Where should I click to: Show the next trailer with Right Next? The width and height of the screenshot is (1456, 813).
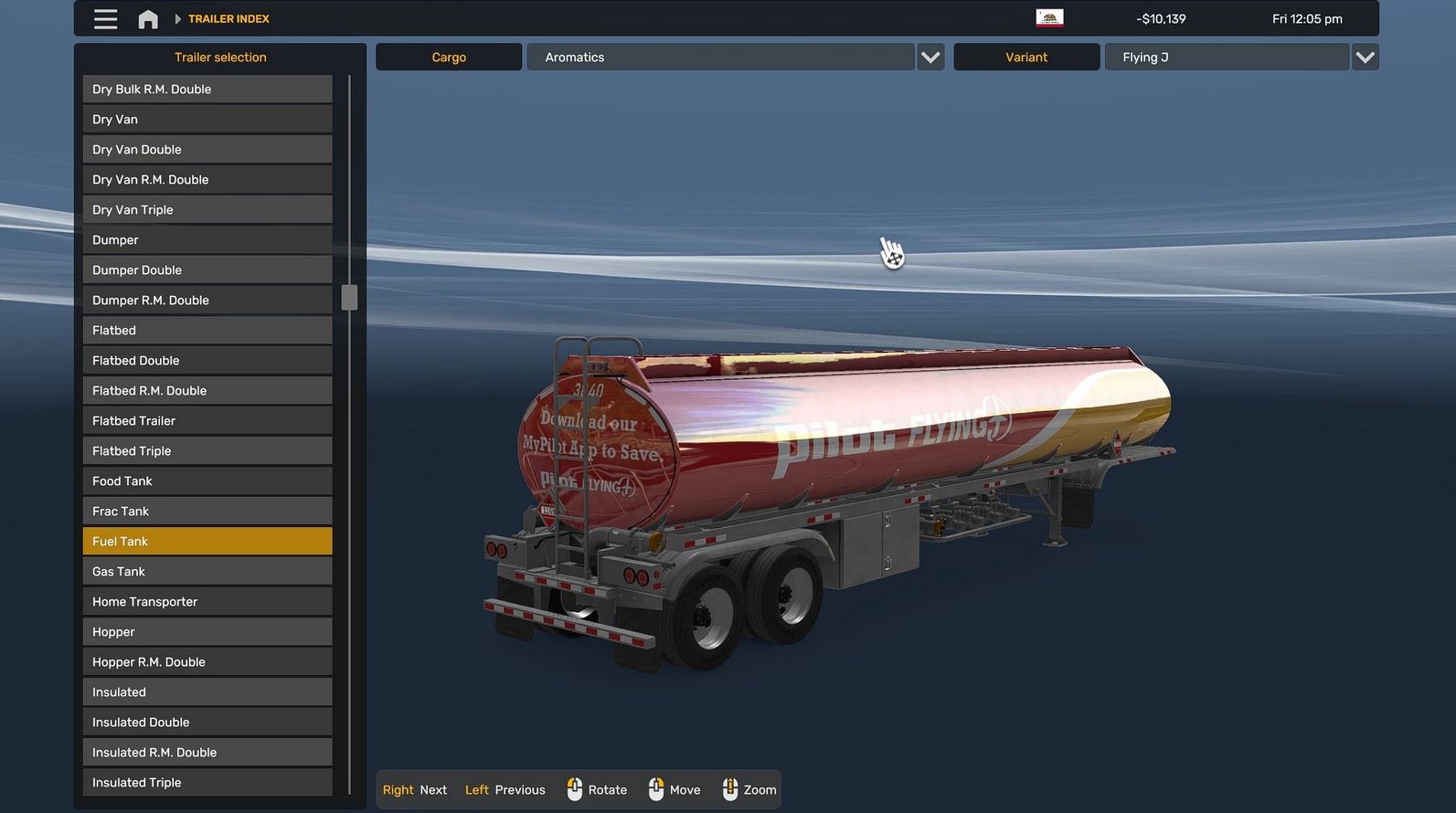pyautogui.click(x=415, y=790)
